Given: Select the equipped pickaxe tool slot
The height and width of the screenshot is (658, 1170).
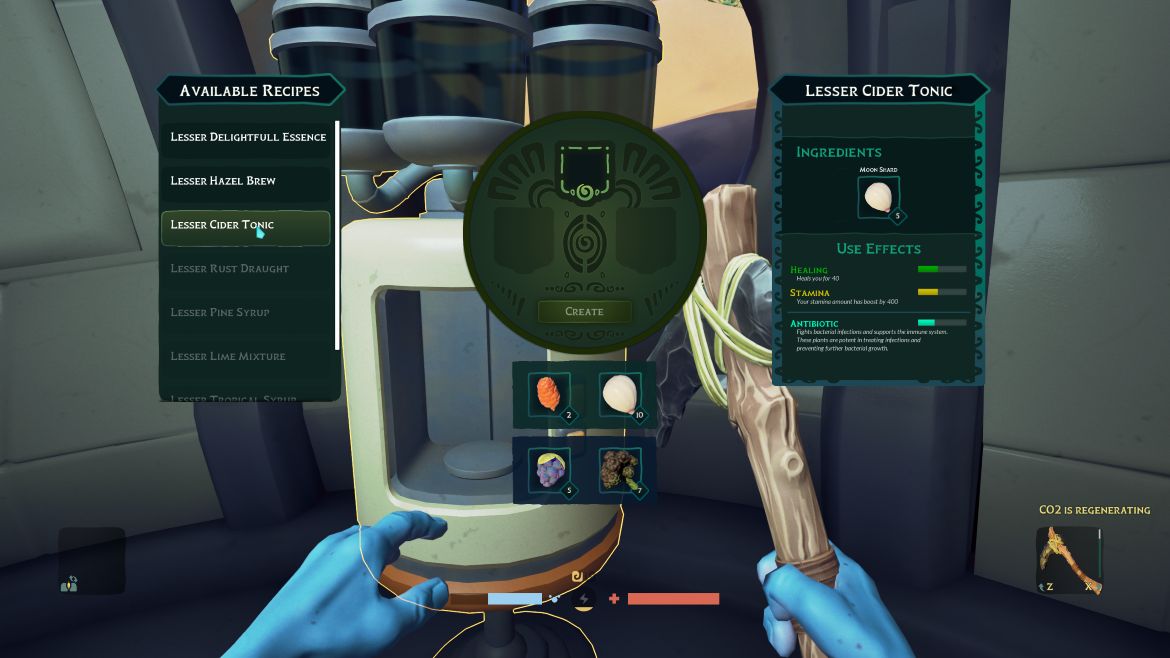Looking at the screenshot, I should 1068,560.
